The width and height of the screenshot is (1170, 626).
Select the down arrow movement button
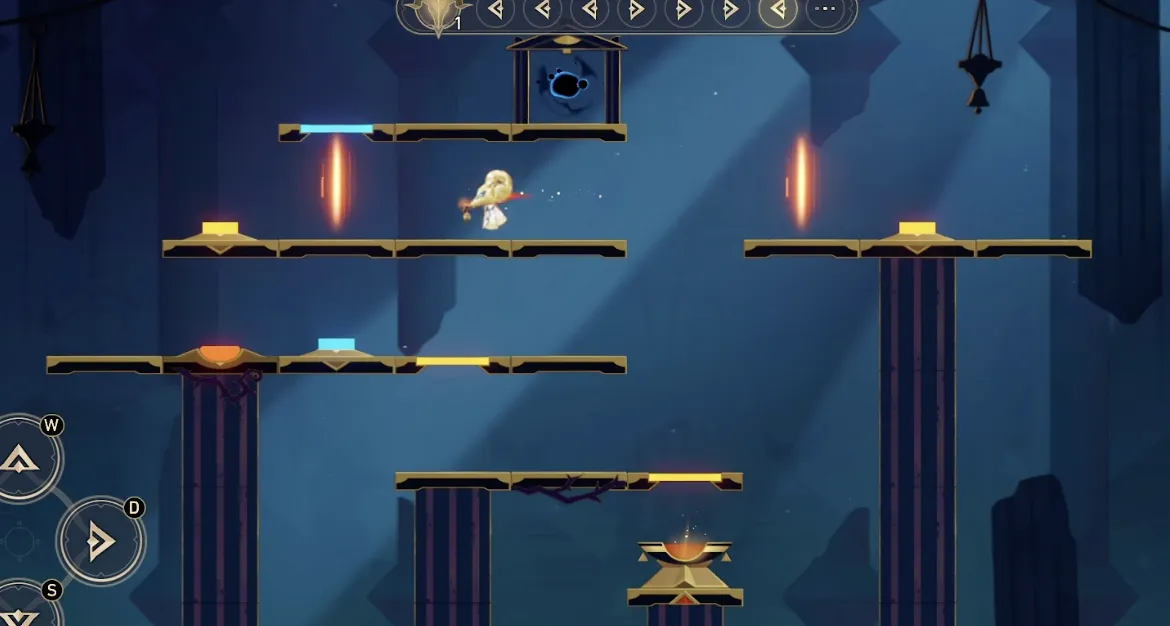pos(20,612)
